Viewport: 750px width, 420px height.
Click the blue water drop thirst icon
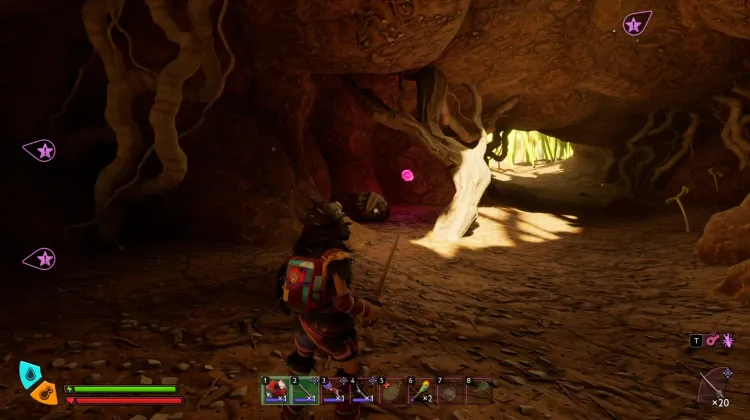pos(29,374)
